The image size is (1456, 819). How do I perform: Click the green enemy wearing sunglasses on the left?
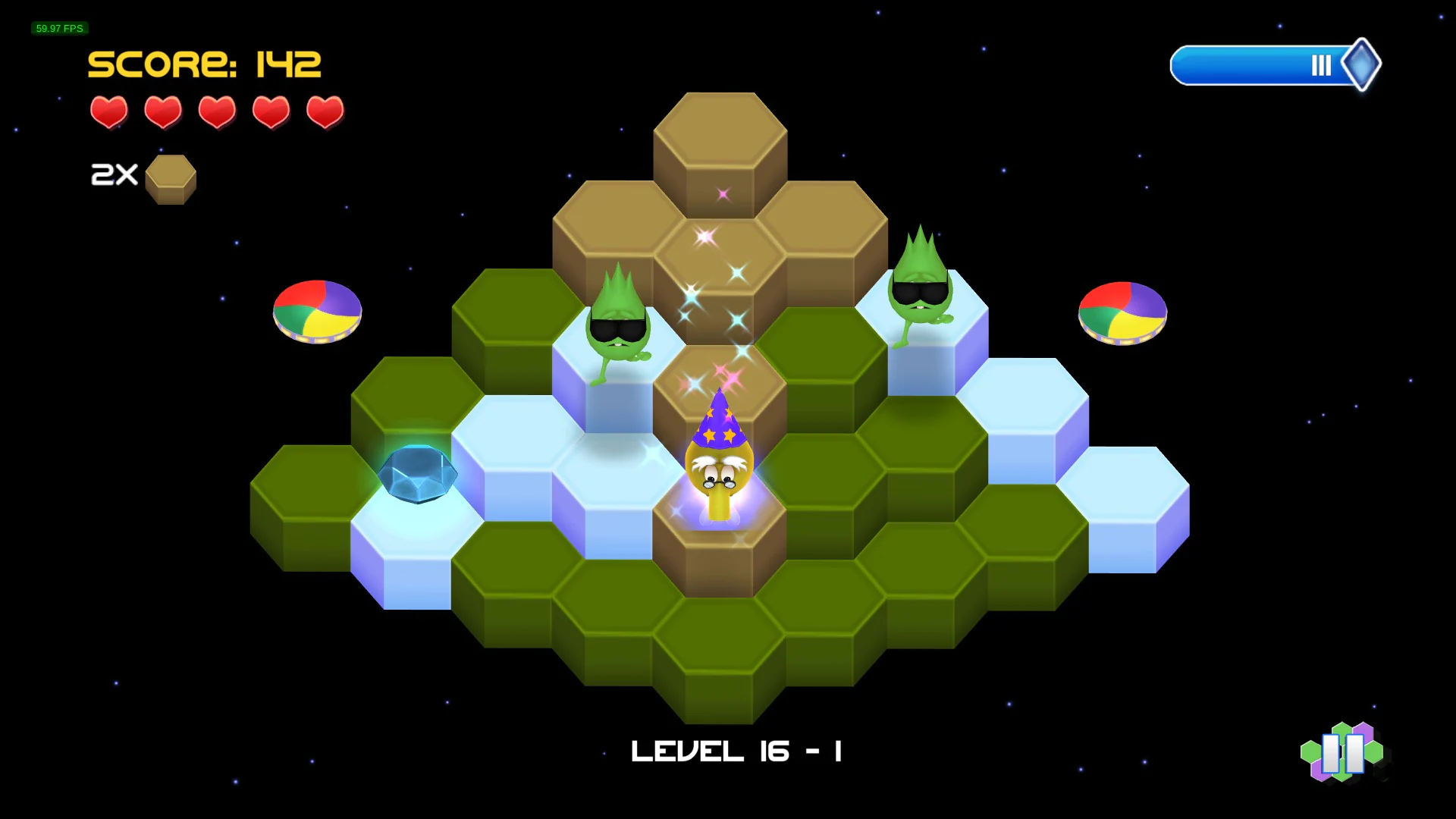[x=619, y=326]
